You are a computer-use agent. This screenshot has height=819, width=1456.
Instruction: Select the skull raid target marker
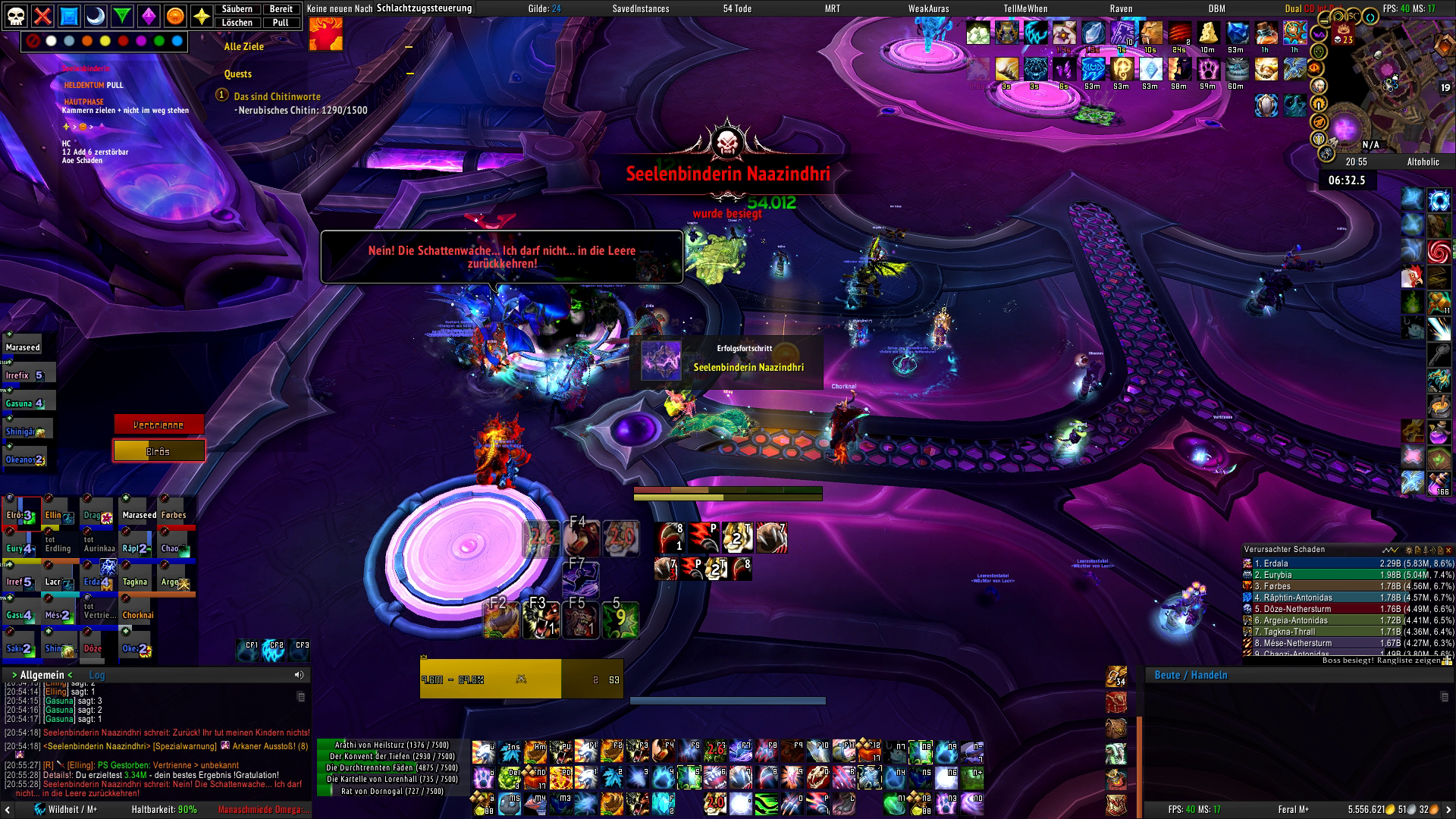pos(17,16)
